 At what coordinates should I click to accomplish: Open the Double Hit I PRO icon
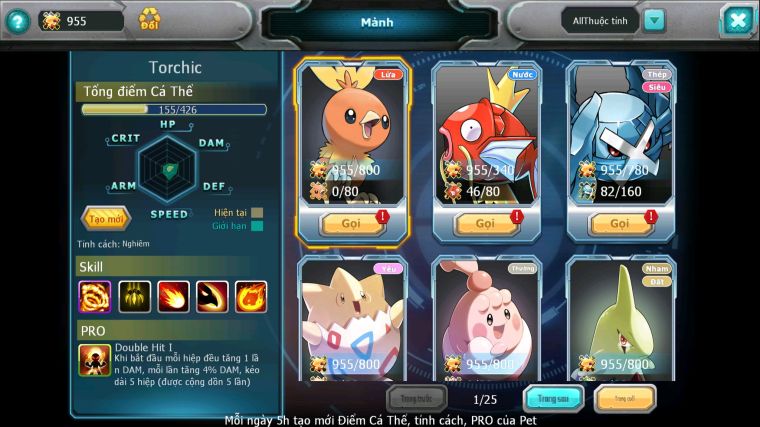point(94,360)
